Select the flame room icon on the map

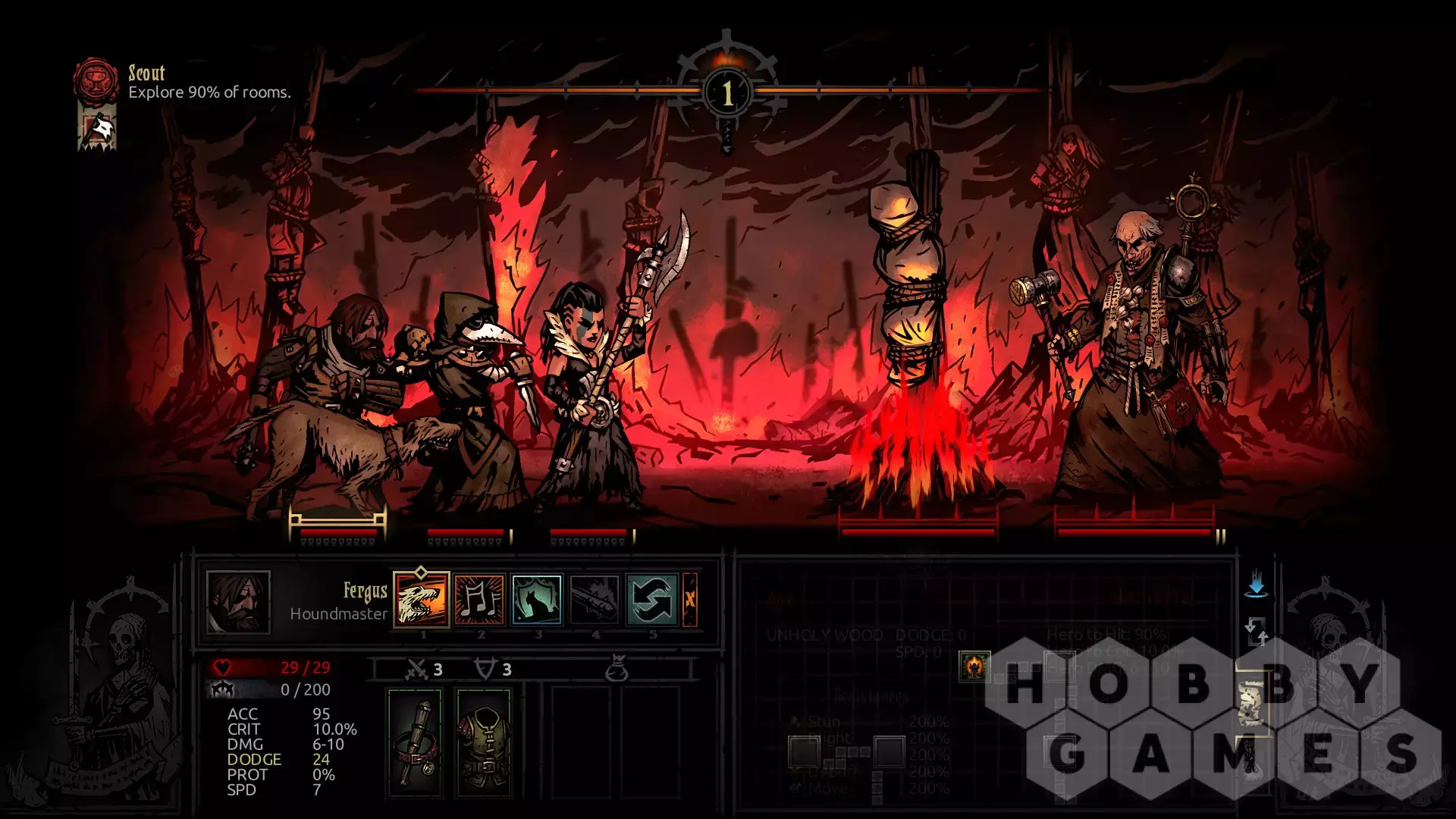tap(974, 667)
